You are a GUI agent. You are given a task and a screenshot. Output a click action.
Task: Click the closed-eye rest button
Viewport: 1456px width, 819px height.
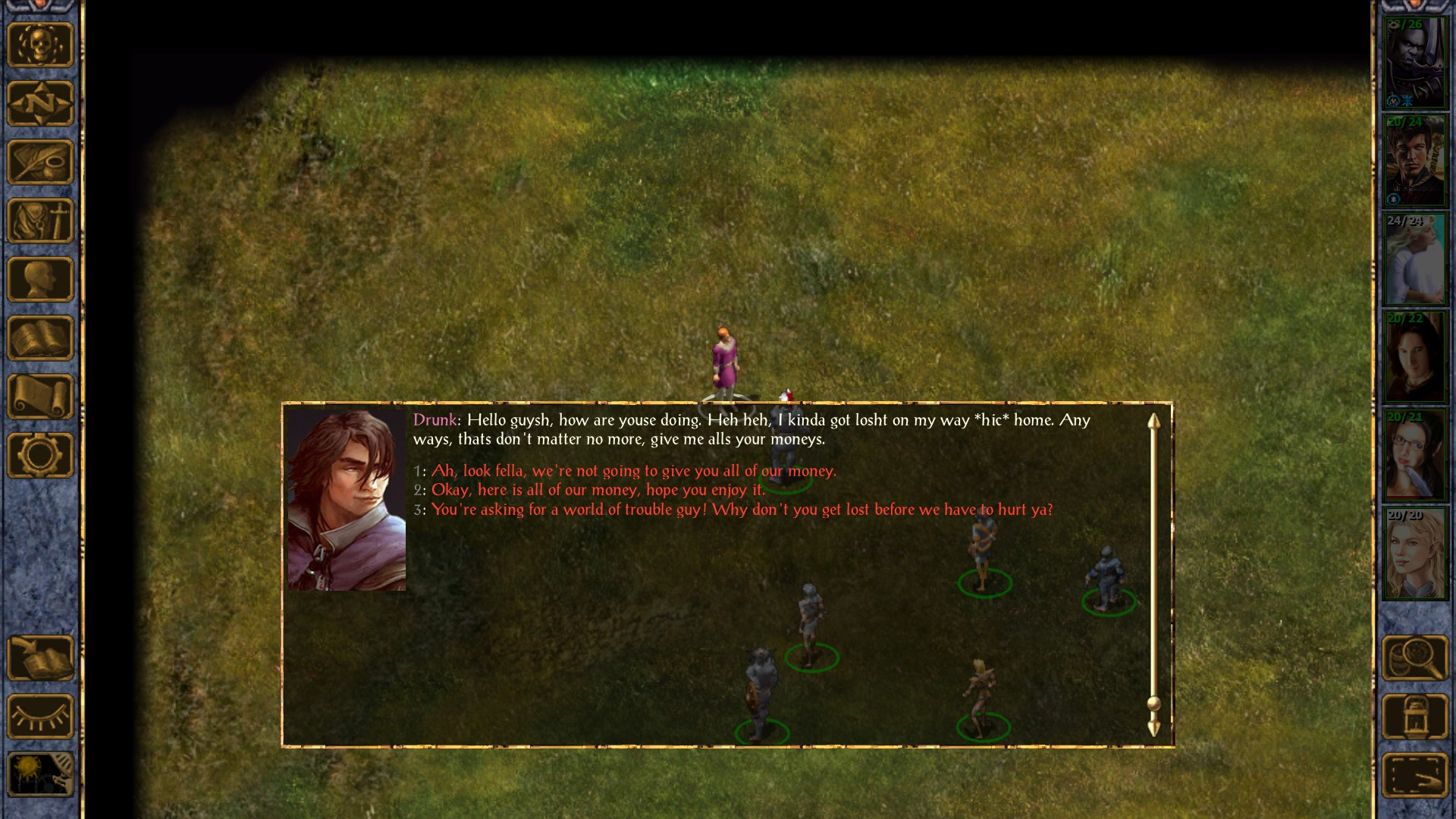pyautogui.click(x=40, y=717)
